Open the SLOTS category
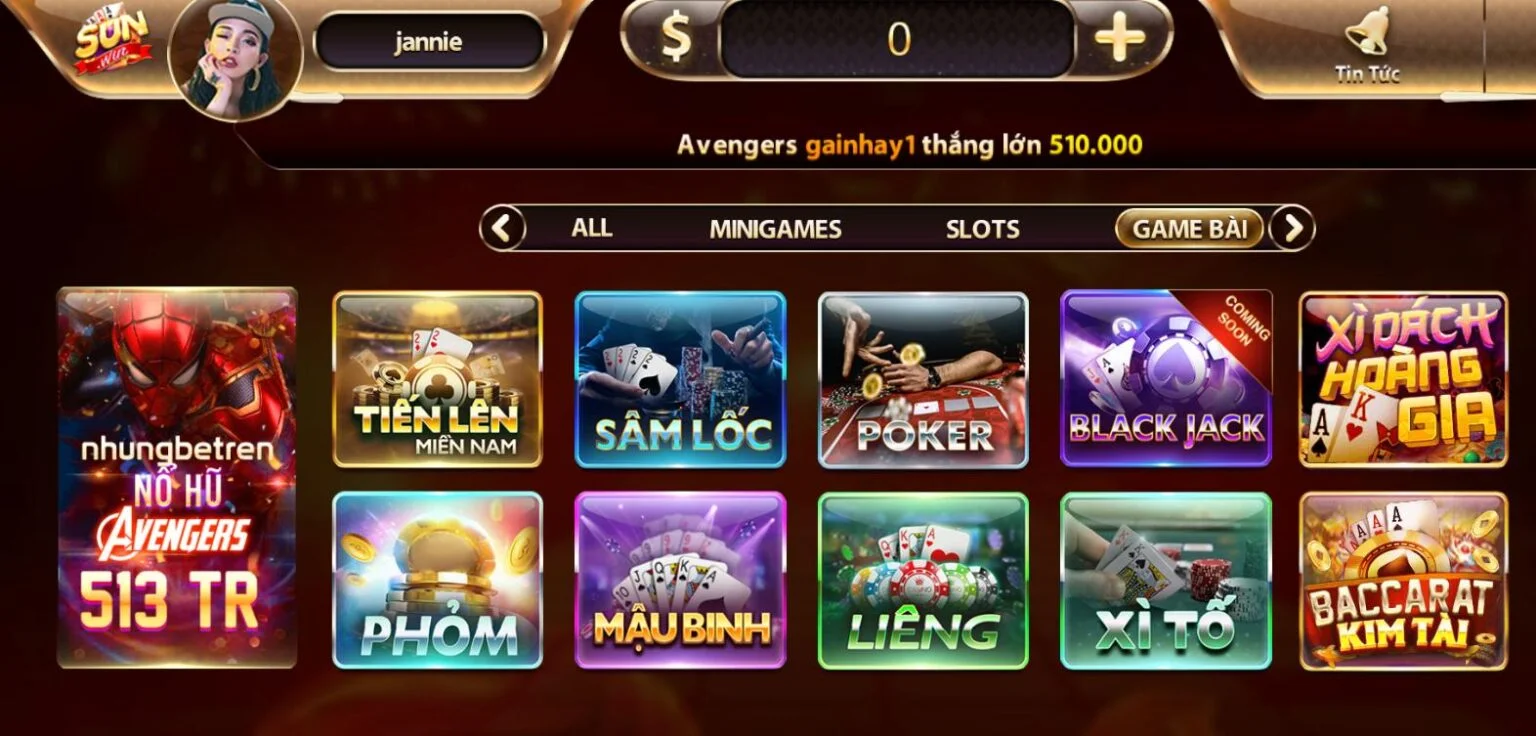 [x=983, y=228]
